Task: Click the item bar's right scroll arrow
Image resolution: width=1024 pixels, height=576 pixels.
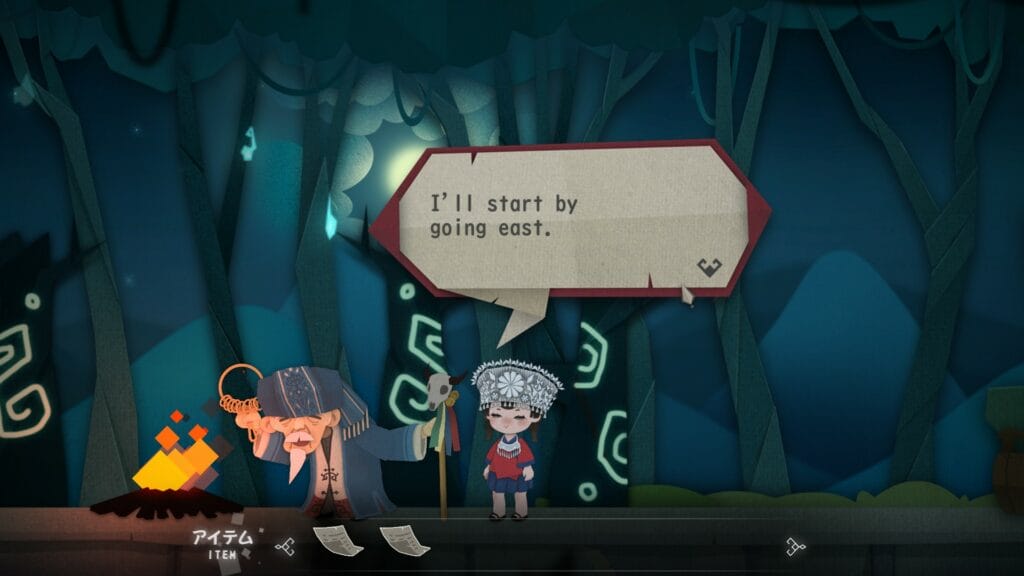Action: click(795, 546)
